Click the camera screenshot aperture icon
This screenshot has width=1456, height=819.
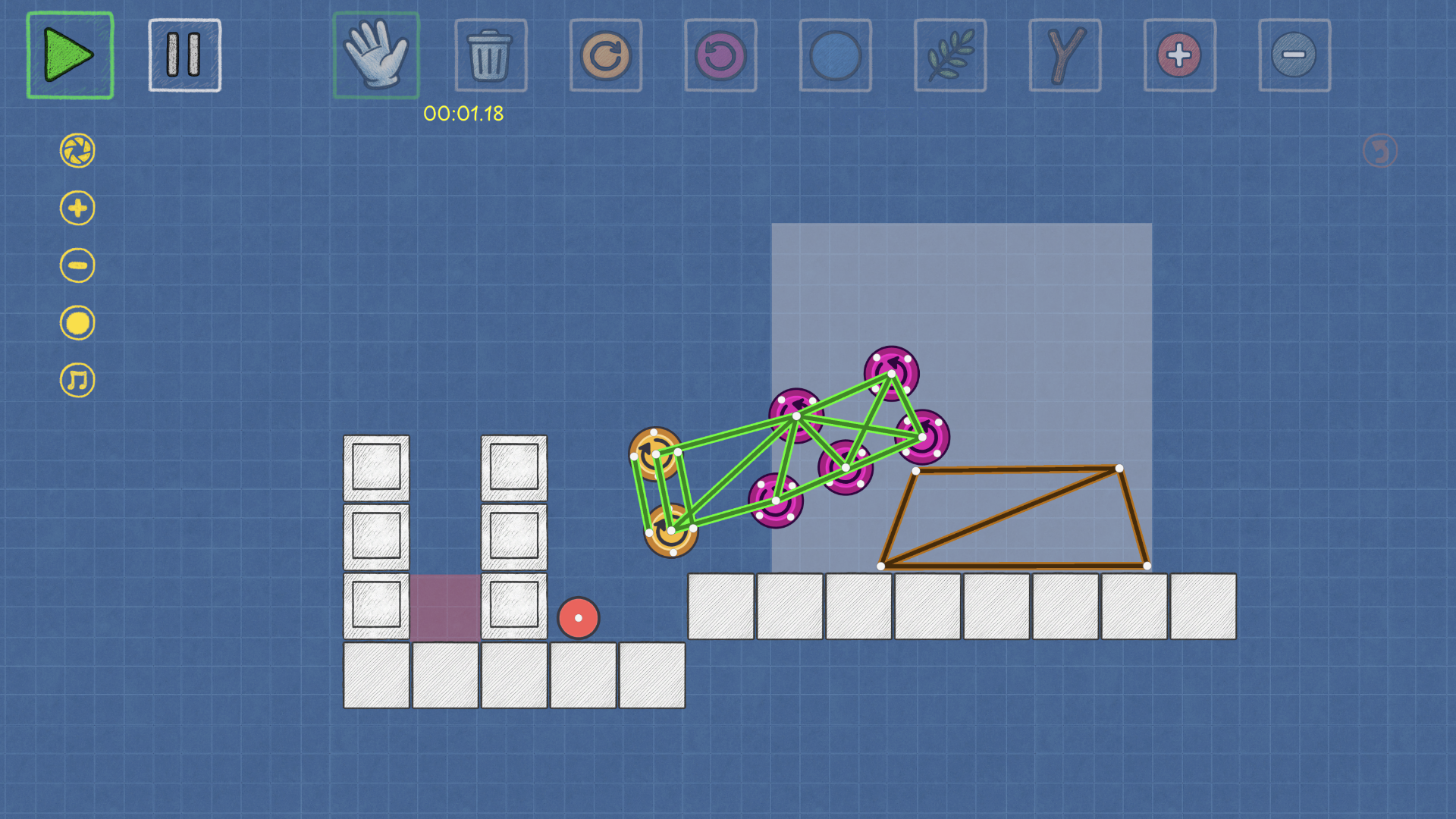pos(76,151)
